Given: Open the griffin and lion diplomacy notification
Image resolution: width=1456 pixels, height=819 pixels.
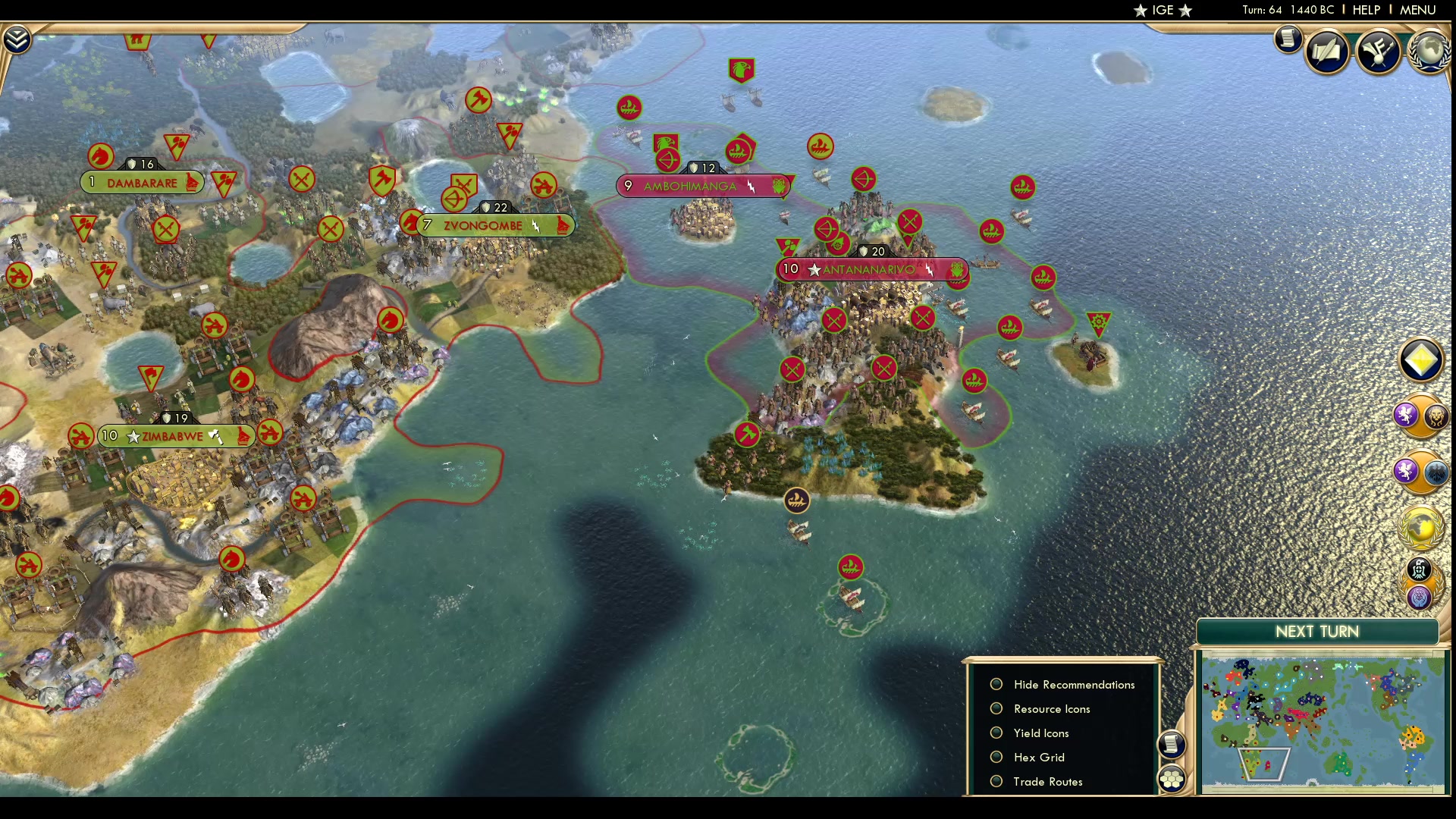Looking at the screenshot, I should tap(1420, 416).
